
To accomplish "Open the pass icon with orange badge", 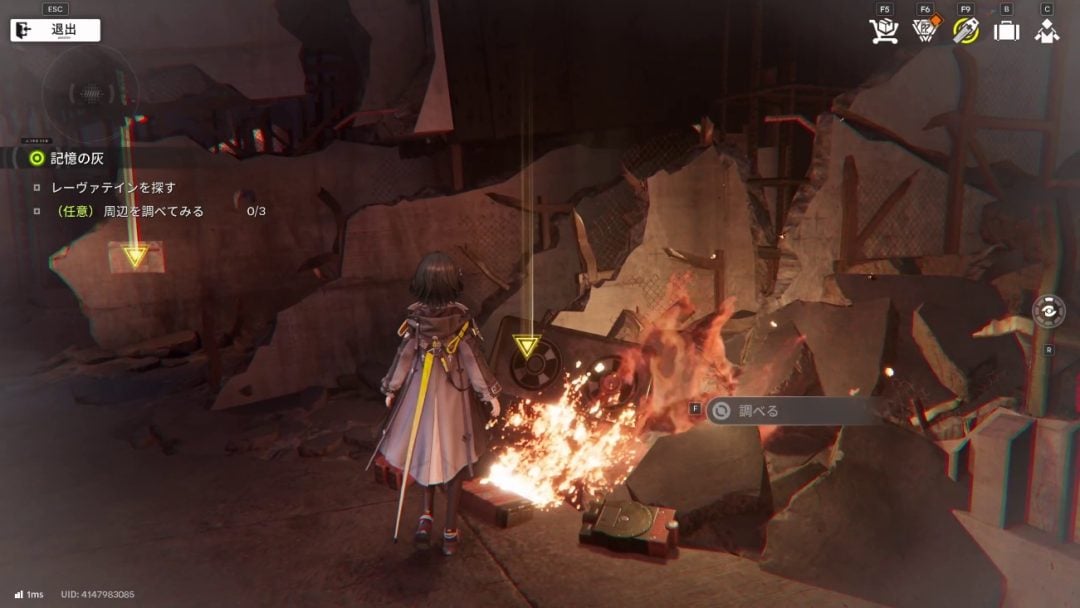I will (x=924, y=31).
